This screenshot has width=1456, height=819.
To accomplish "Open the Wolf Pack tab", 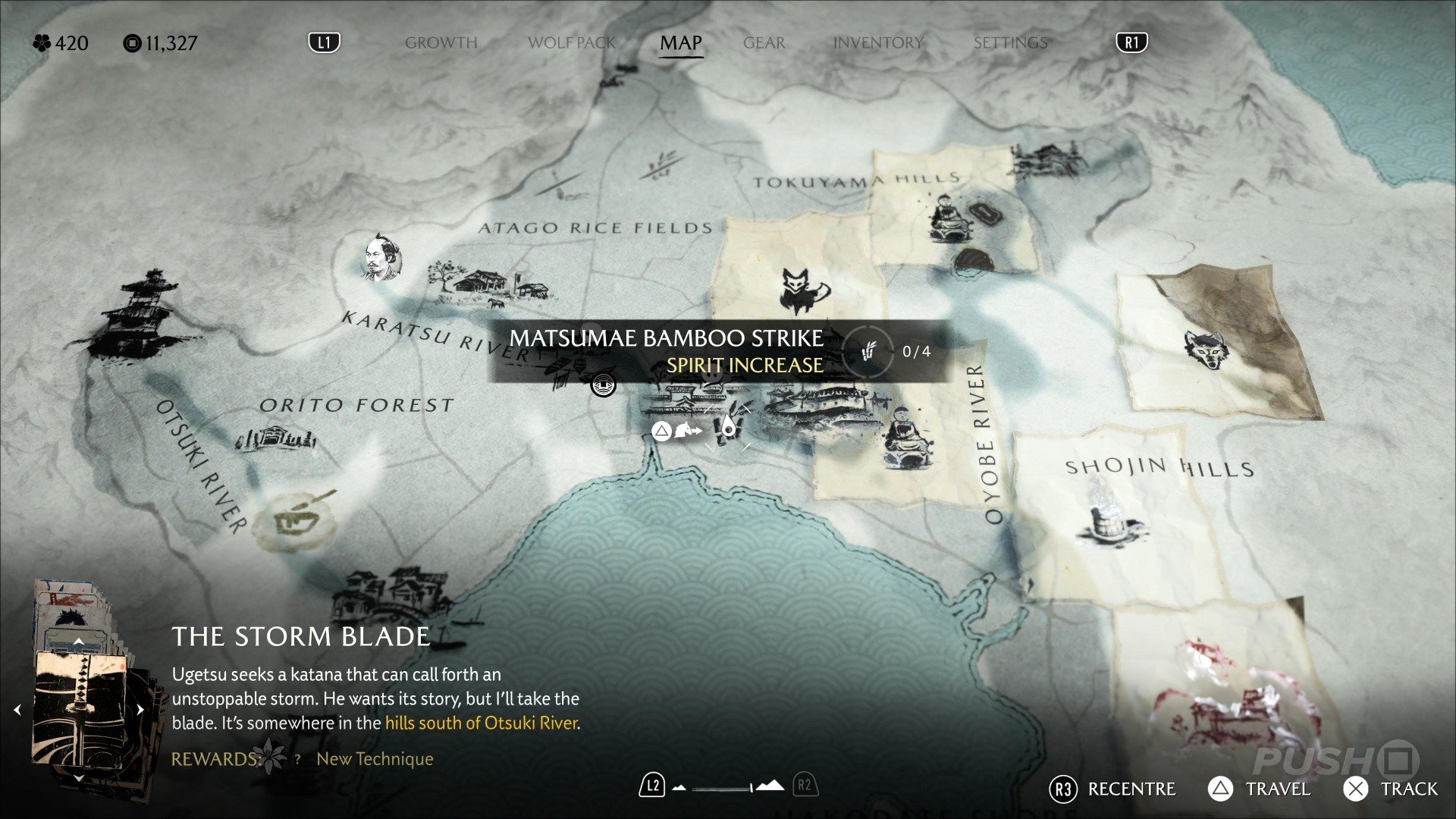I will pyautogui.click(x=572, y=42).
